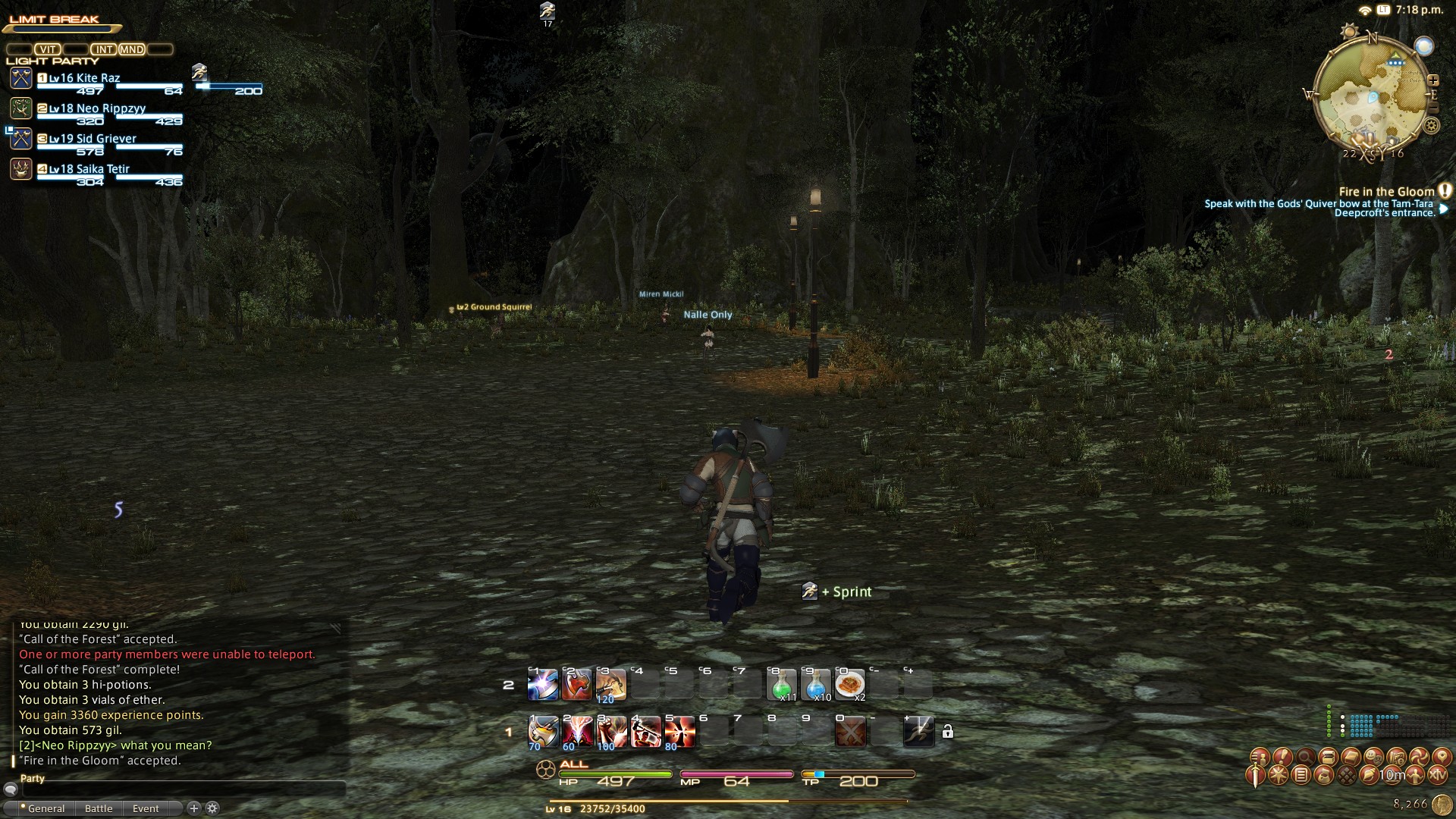Switch to the Battle chat tab
This screenshot has width=1456, height=819.
tap(99, 808)
